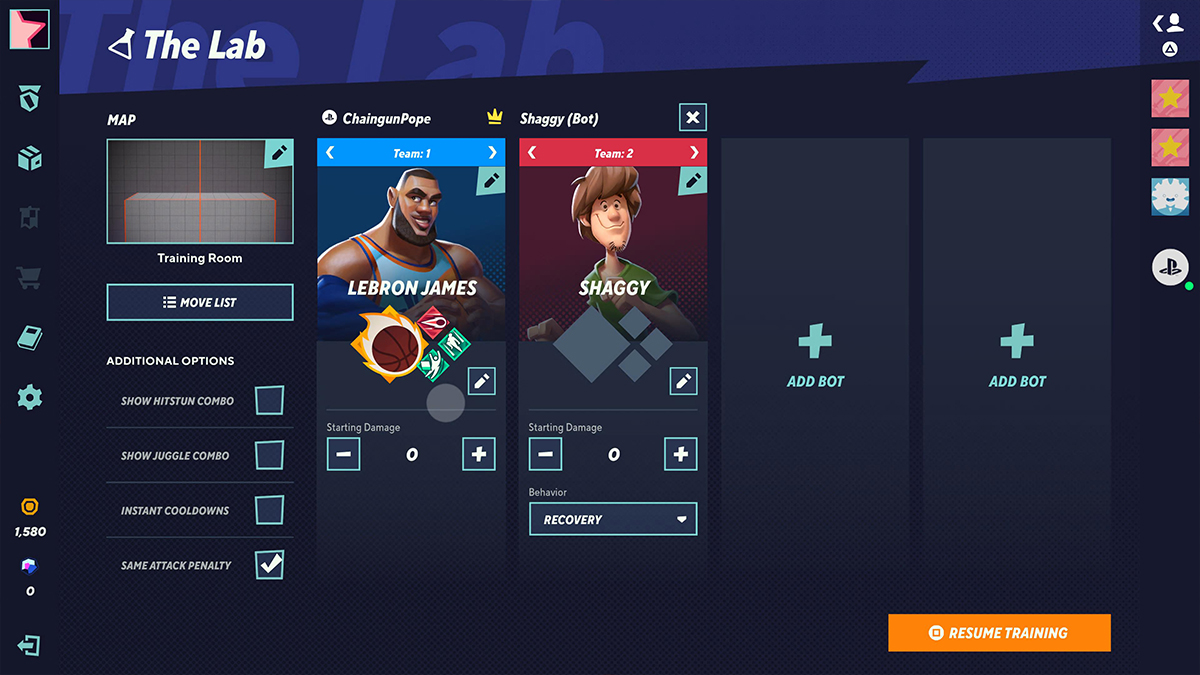Increase Shaggy's starting damage
The image size is (1200, 675).
point(681,454)
